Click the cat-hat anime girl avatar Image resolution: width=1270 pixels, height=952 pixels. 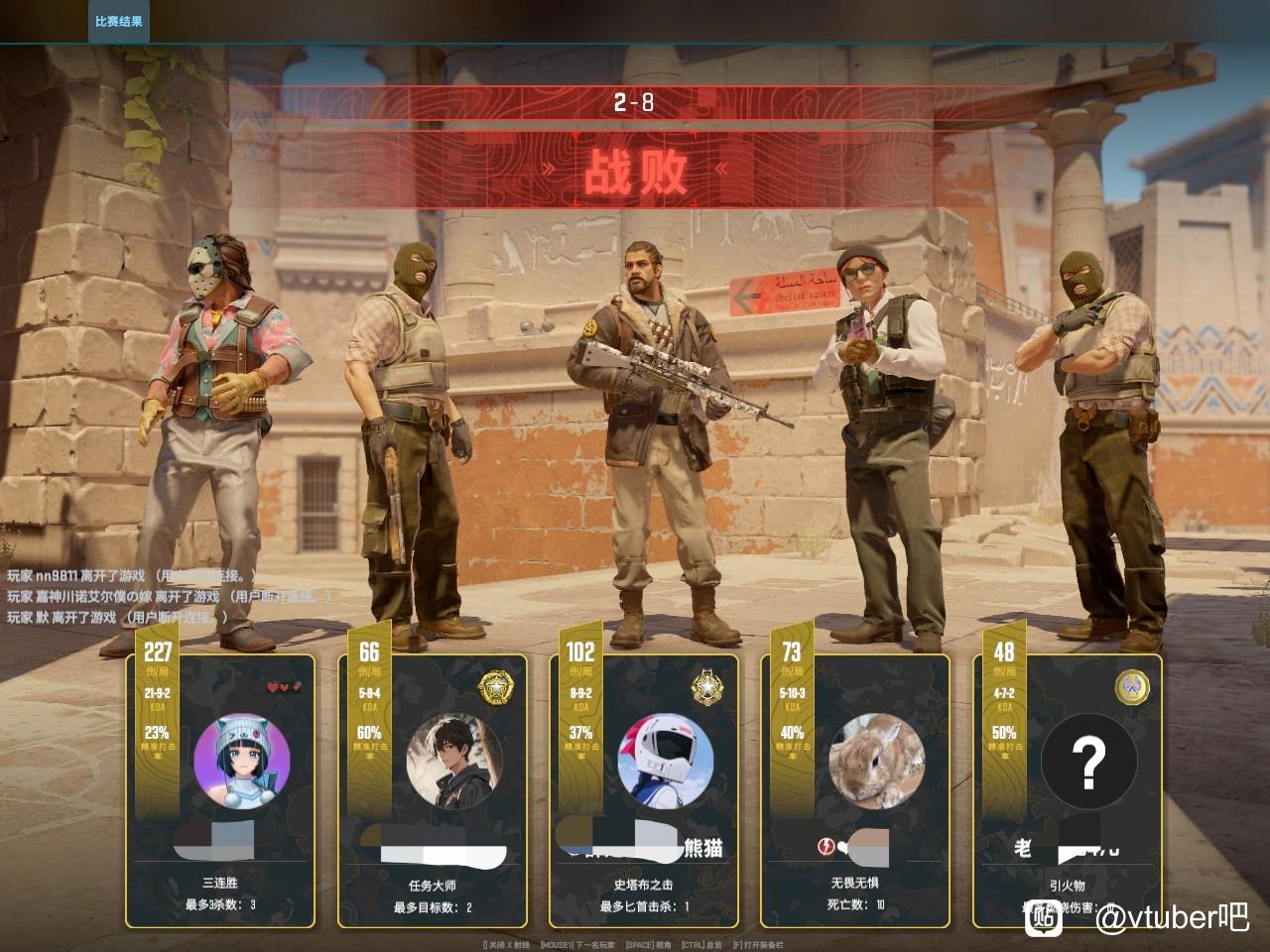click(242, 762)
